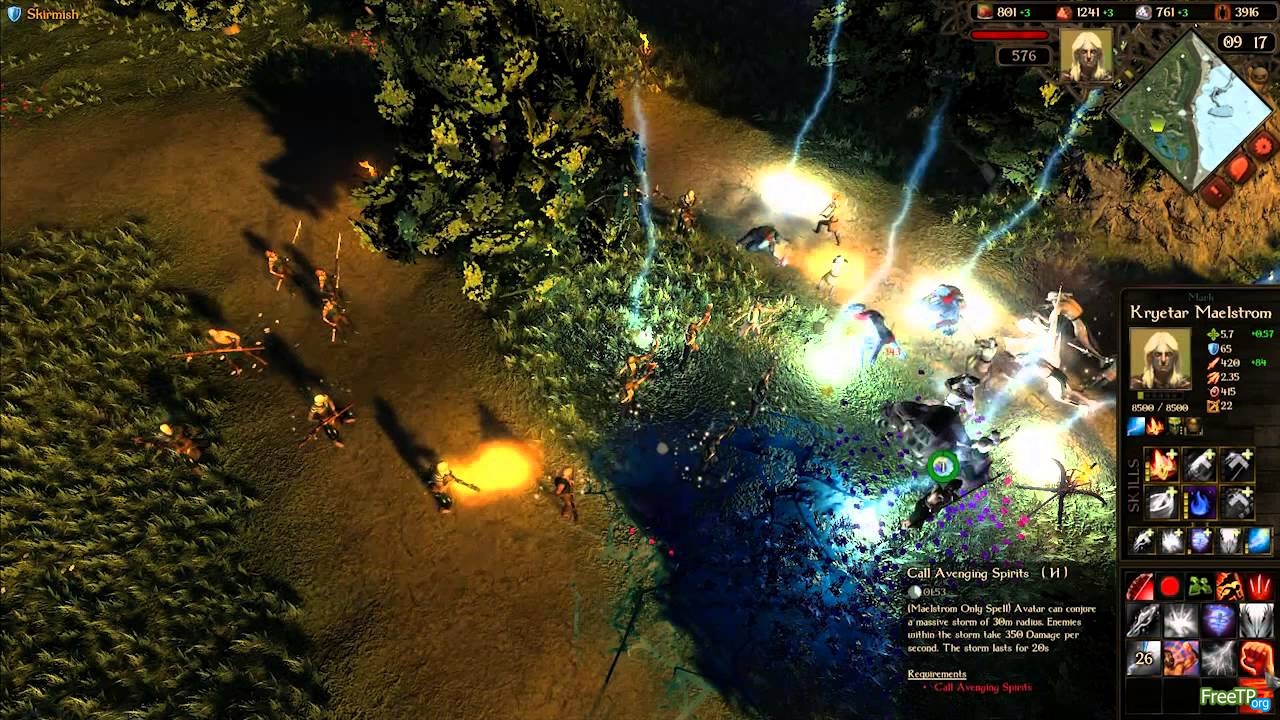Cast the muscular titan figure spell
The width and height of the screenshot is (1280, 720).
(x=1180, y=658)
